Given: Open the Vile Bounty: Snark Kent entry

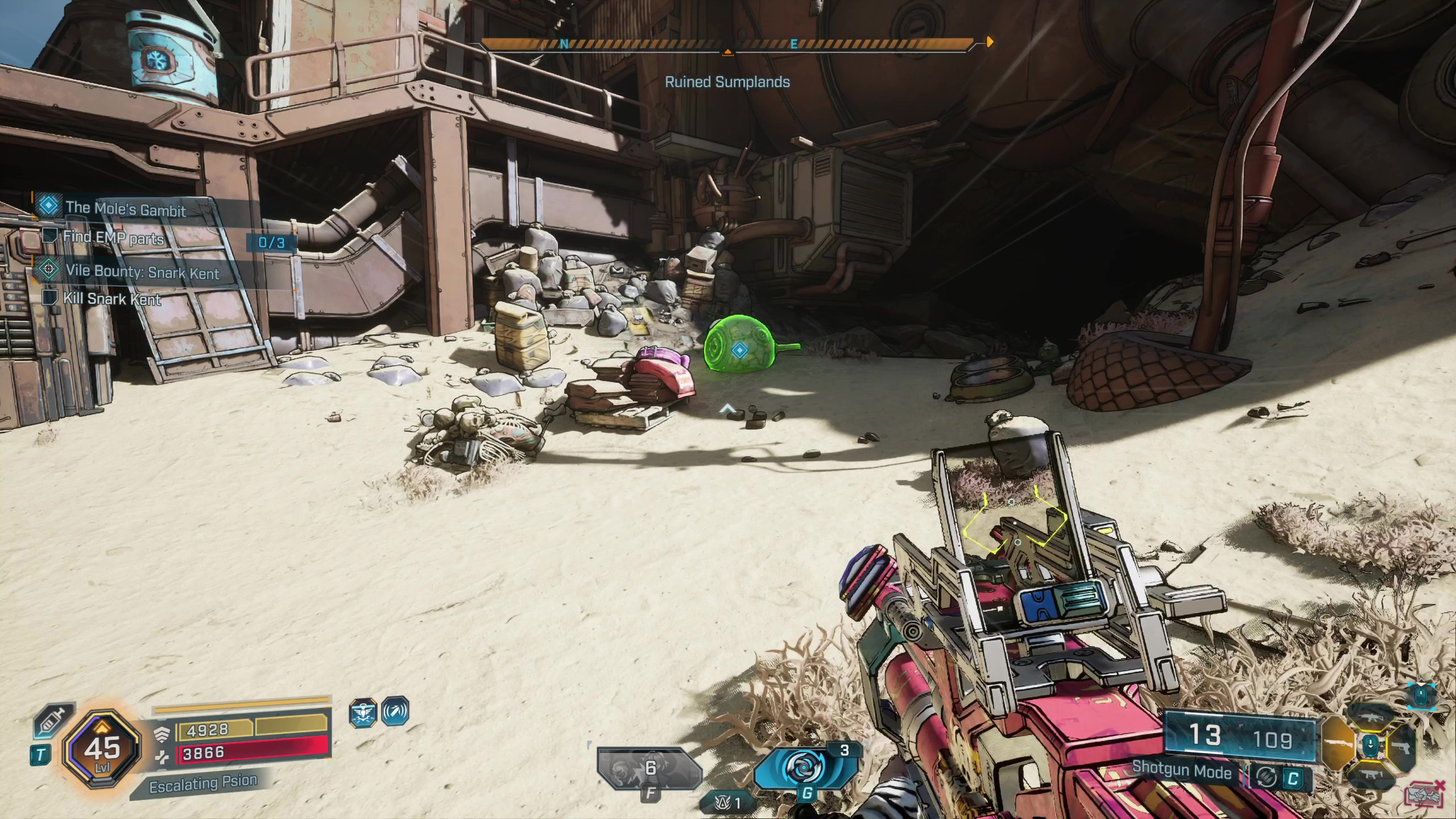Looking at the screenshot, I should click(142, 272).
